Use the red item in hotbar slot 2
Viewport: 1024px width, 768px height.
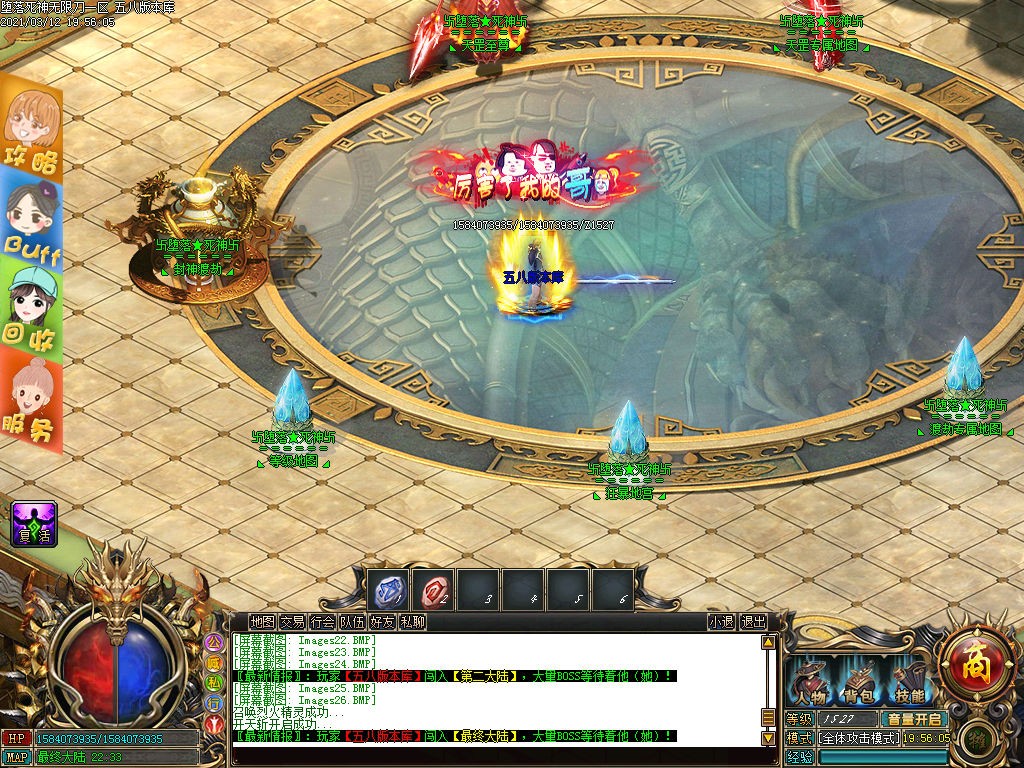click(x=435, y=591)
